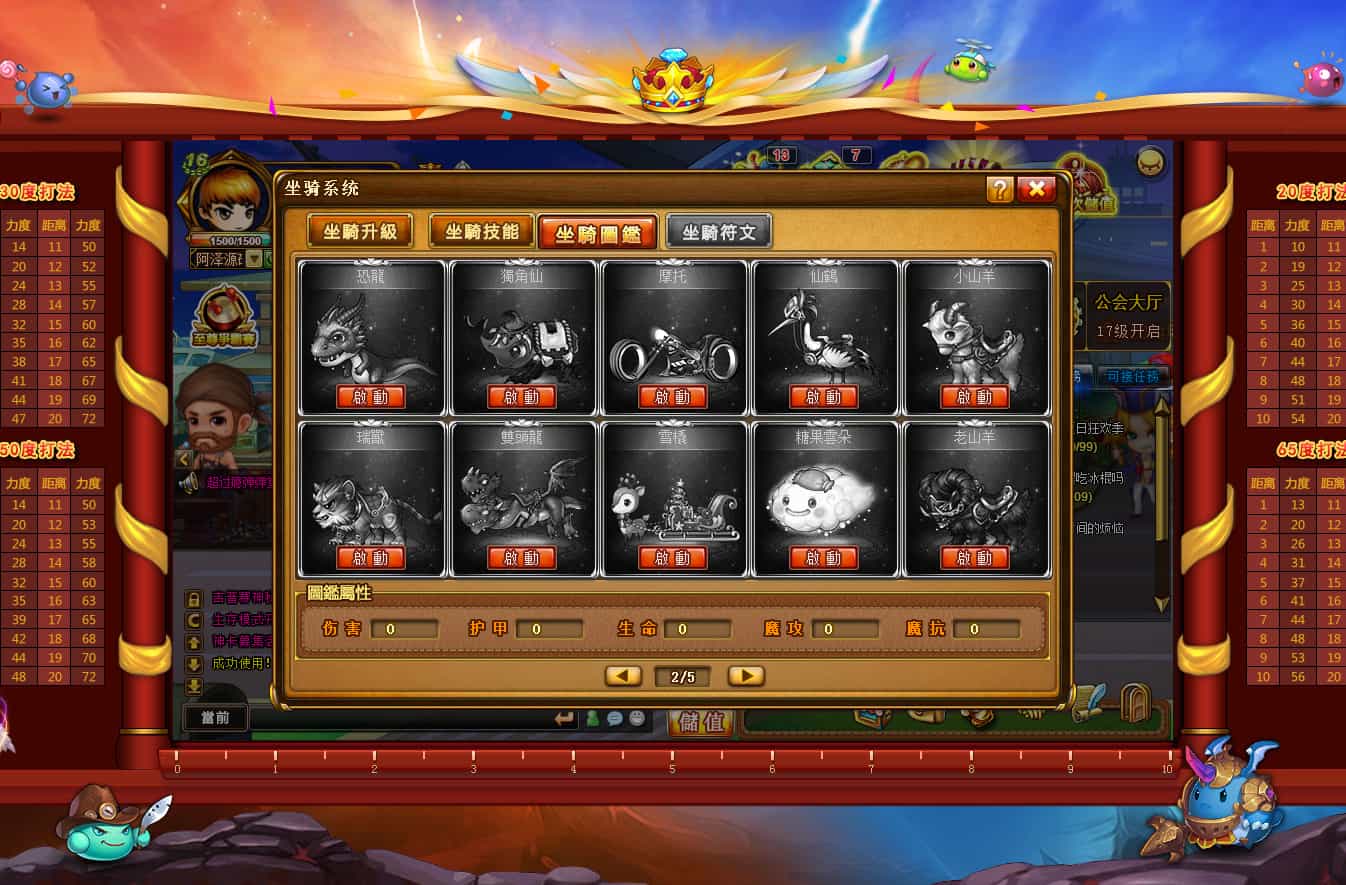
Task: Show the 坐騎符文 tab
Action: pos(719,233)
